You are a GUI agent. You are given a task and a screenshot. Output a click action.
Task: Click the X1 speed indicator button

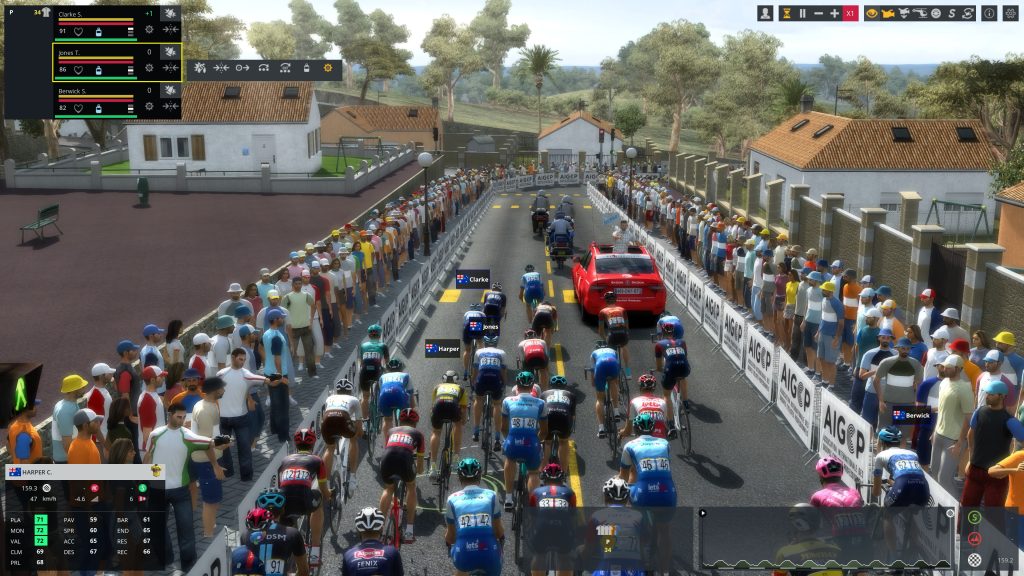pos(852,13)
